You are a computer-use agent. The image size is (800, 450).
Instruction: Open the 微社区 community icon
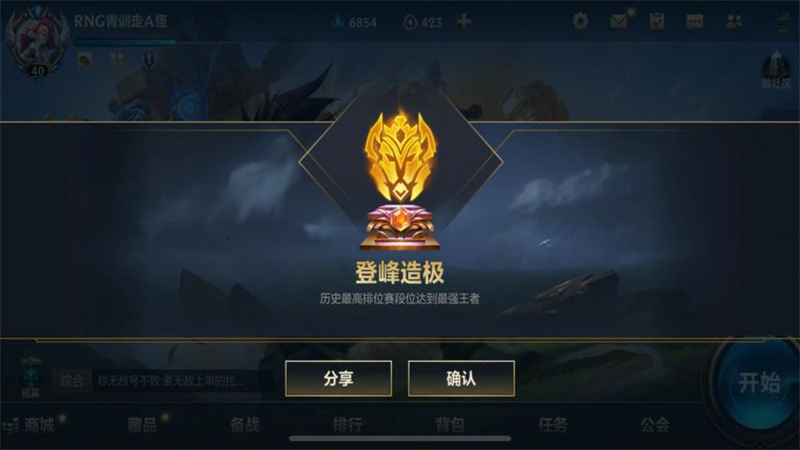tap(777, 68)
